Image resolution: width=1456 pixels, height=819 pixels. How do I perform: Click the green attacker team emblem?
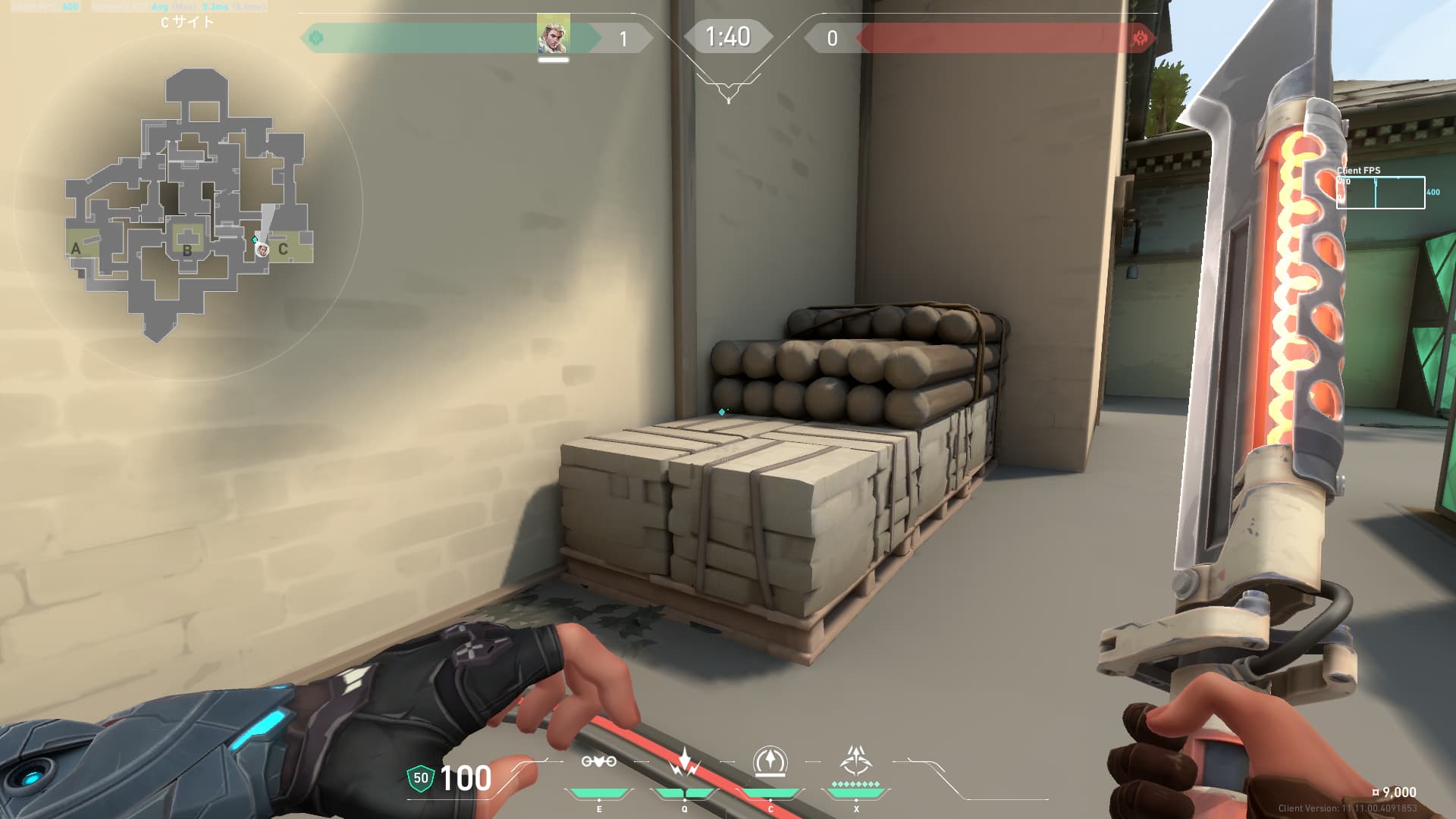[x=316, y=38]
